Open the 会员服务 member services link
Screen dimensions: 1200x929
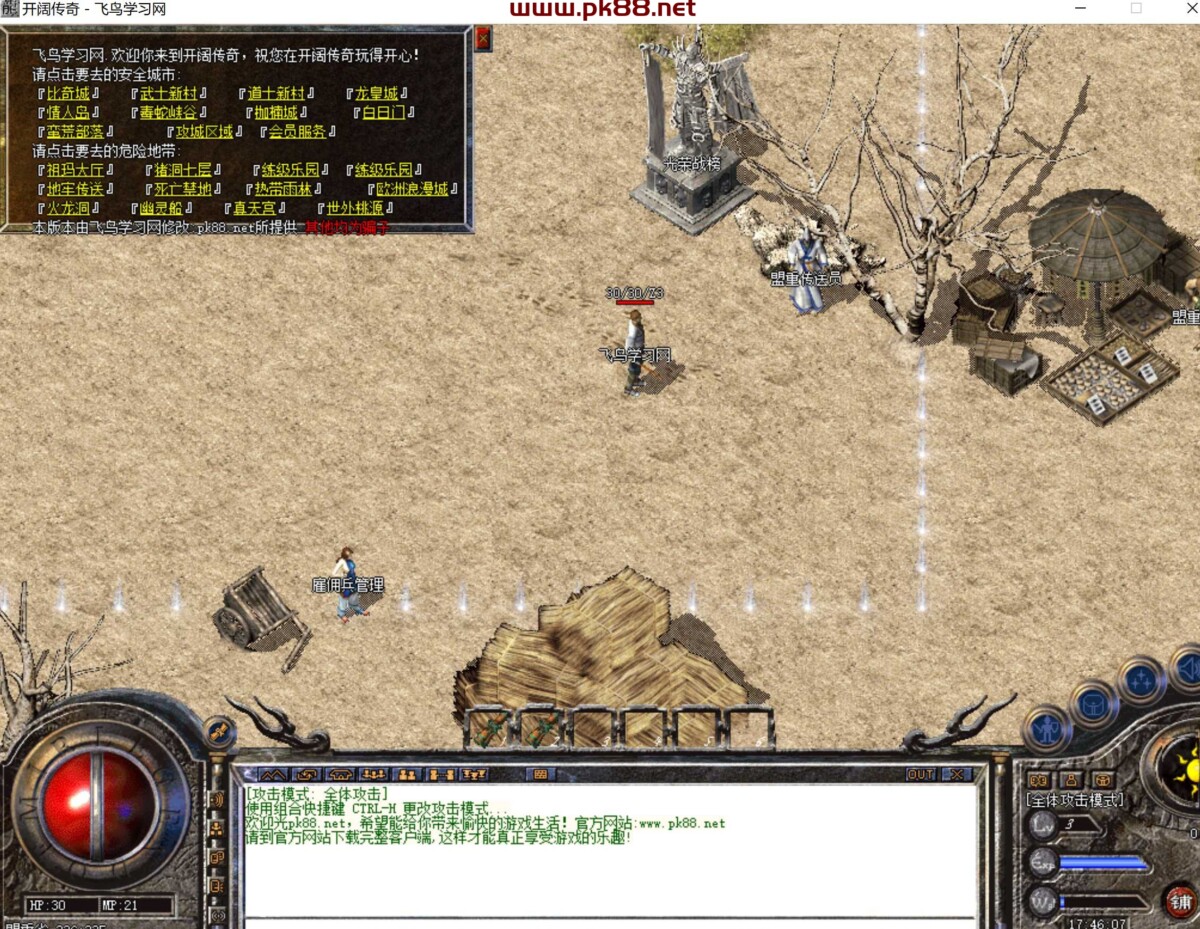[x=297, y=132]
